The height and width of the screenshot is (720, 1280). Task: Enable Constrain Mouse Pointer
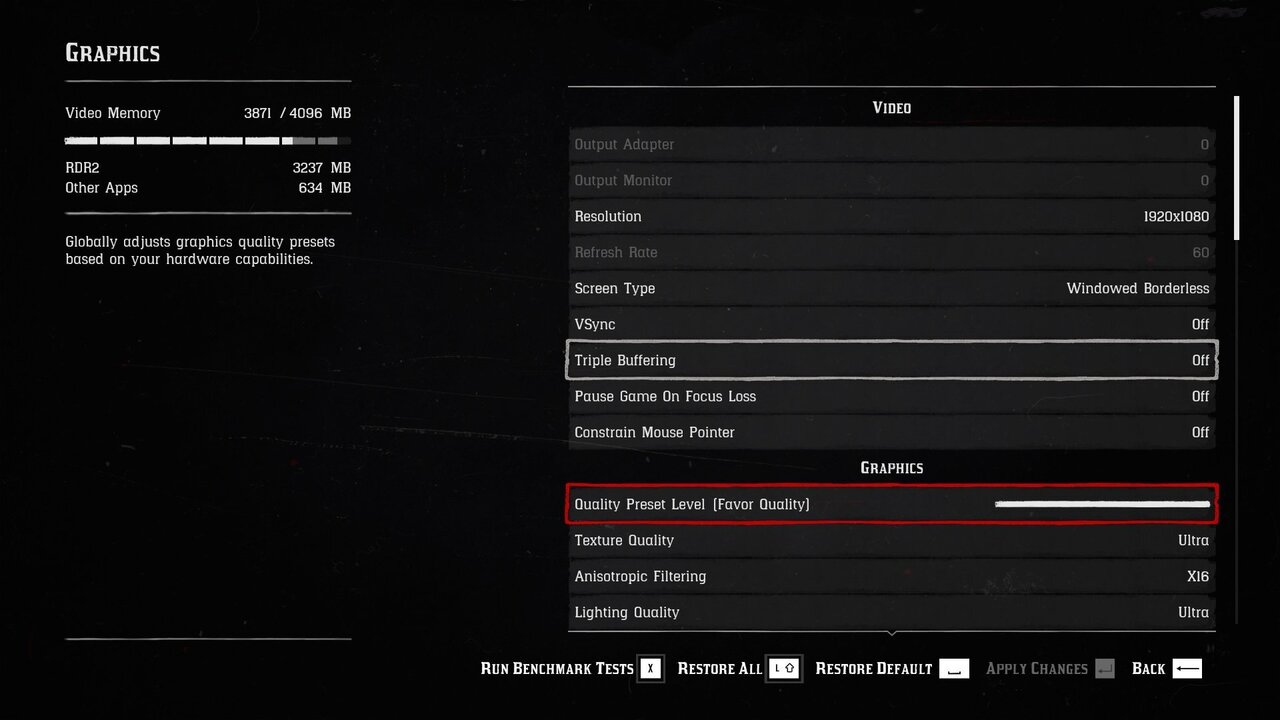click(x=891, y=432)
